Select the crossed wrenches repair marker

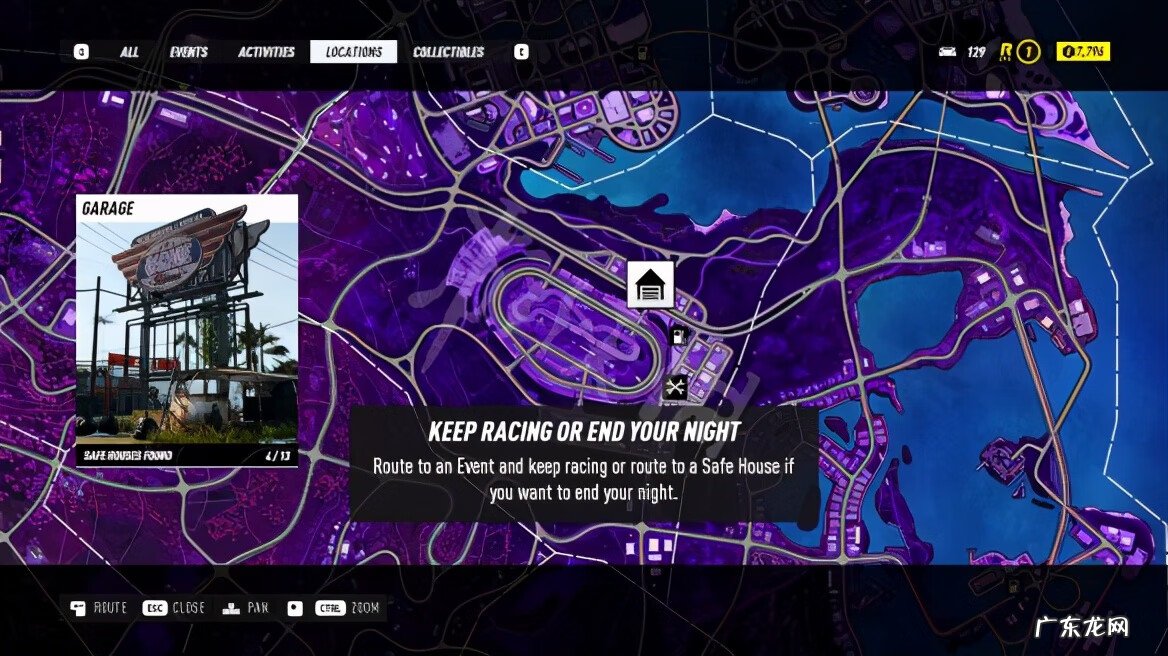click(x=676, y=386)
